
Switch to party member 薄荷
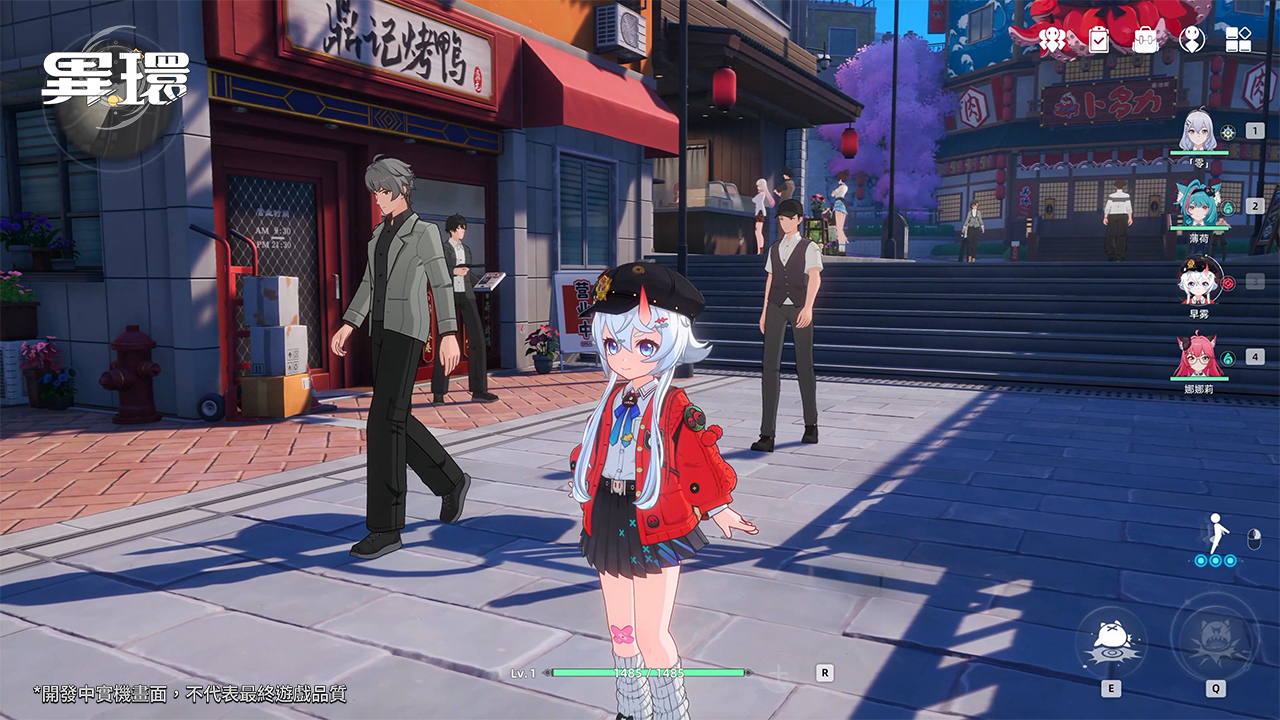[1198, 206]
